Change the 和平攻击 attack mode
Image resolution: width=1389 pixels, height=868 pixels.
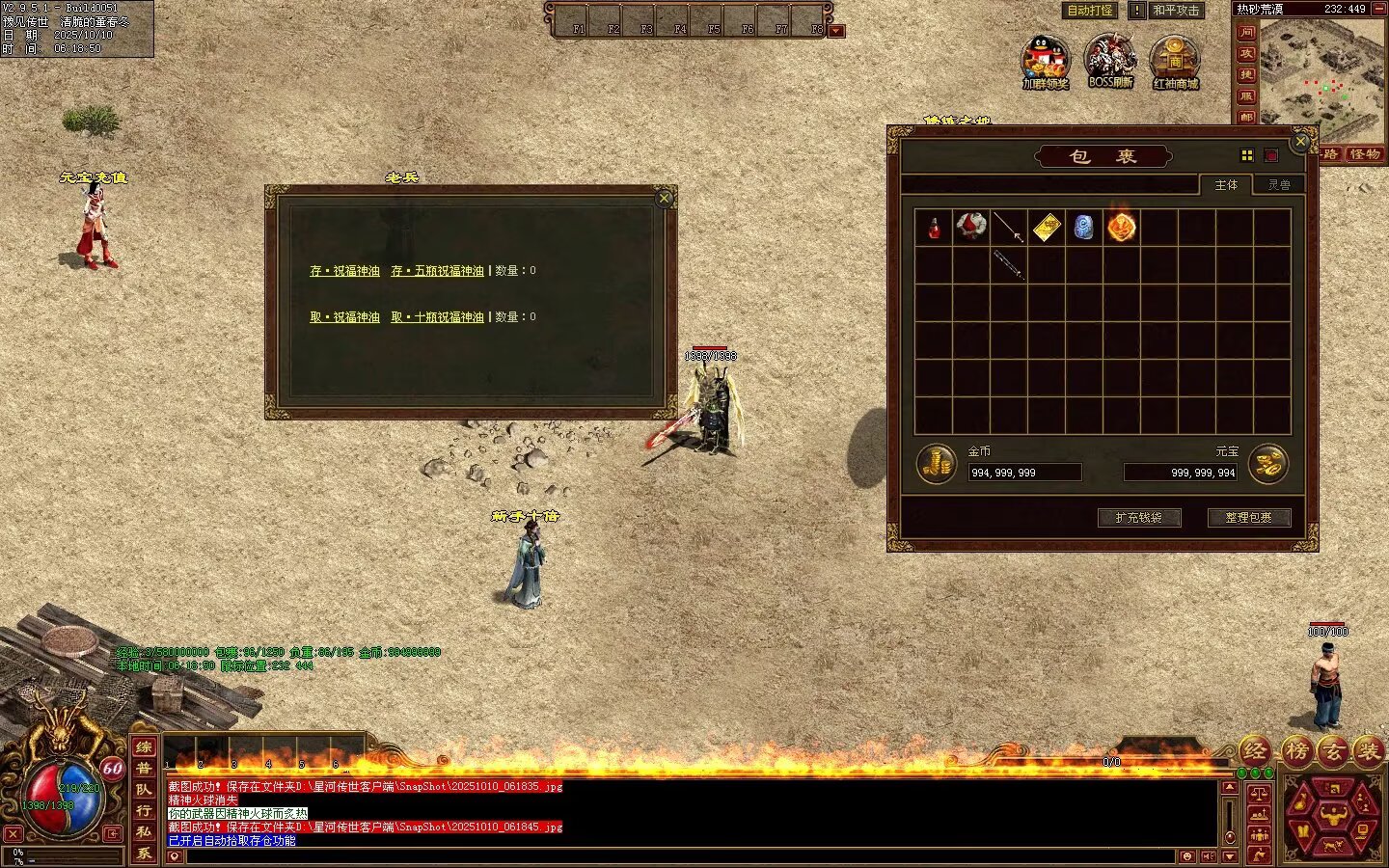[x=1176, y=11]
